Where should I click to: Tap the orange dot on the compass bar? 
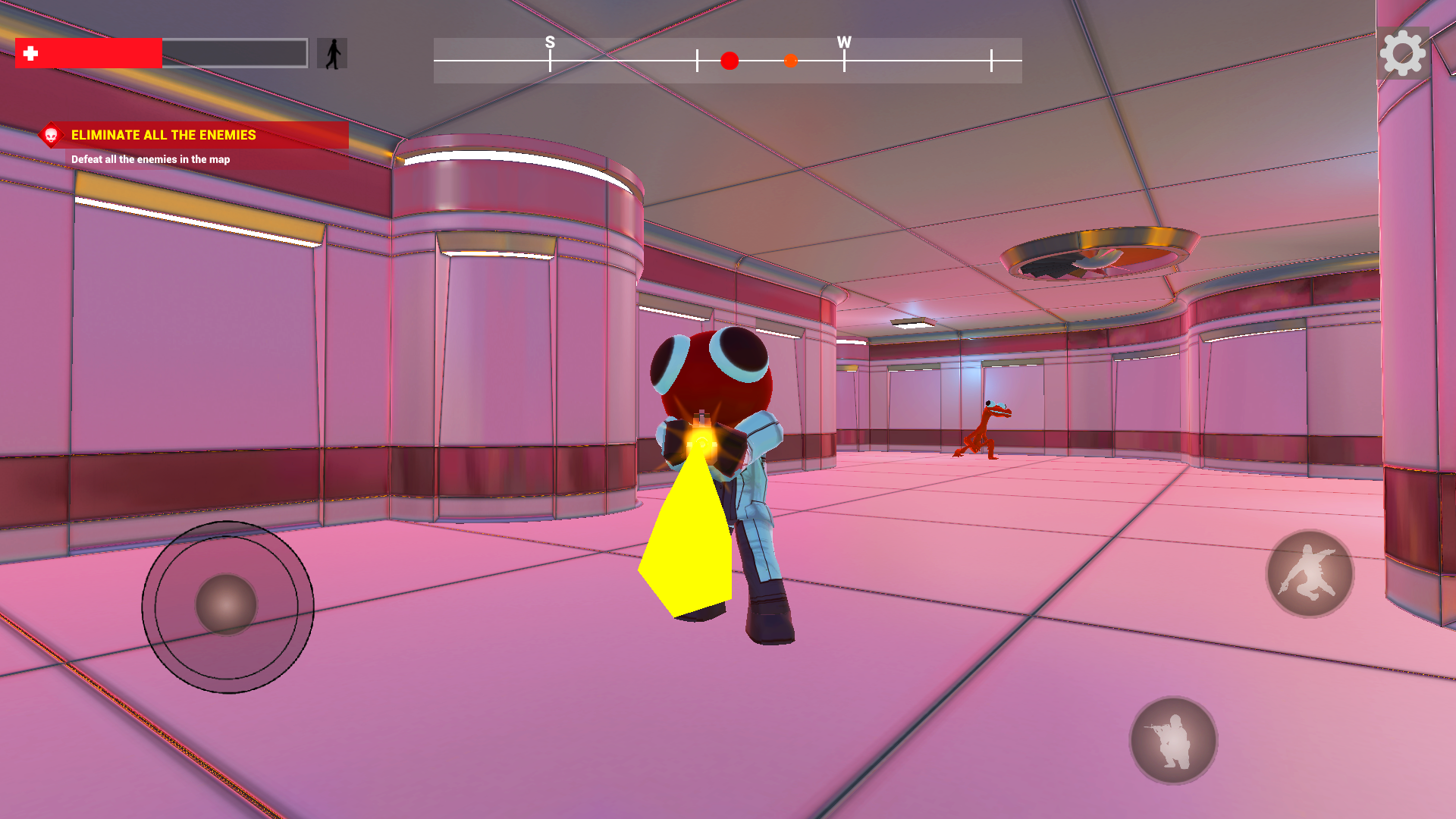pyautogui.click(x=791, y=61)
